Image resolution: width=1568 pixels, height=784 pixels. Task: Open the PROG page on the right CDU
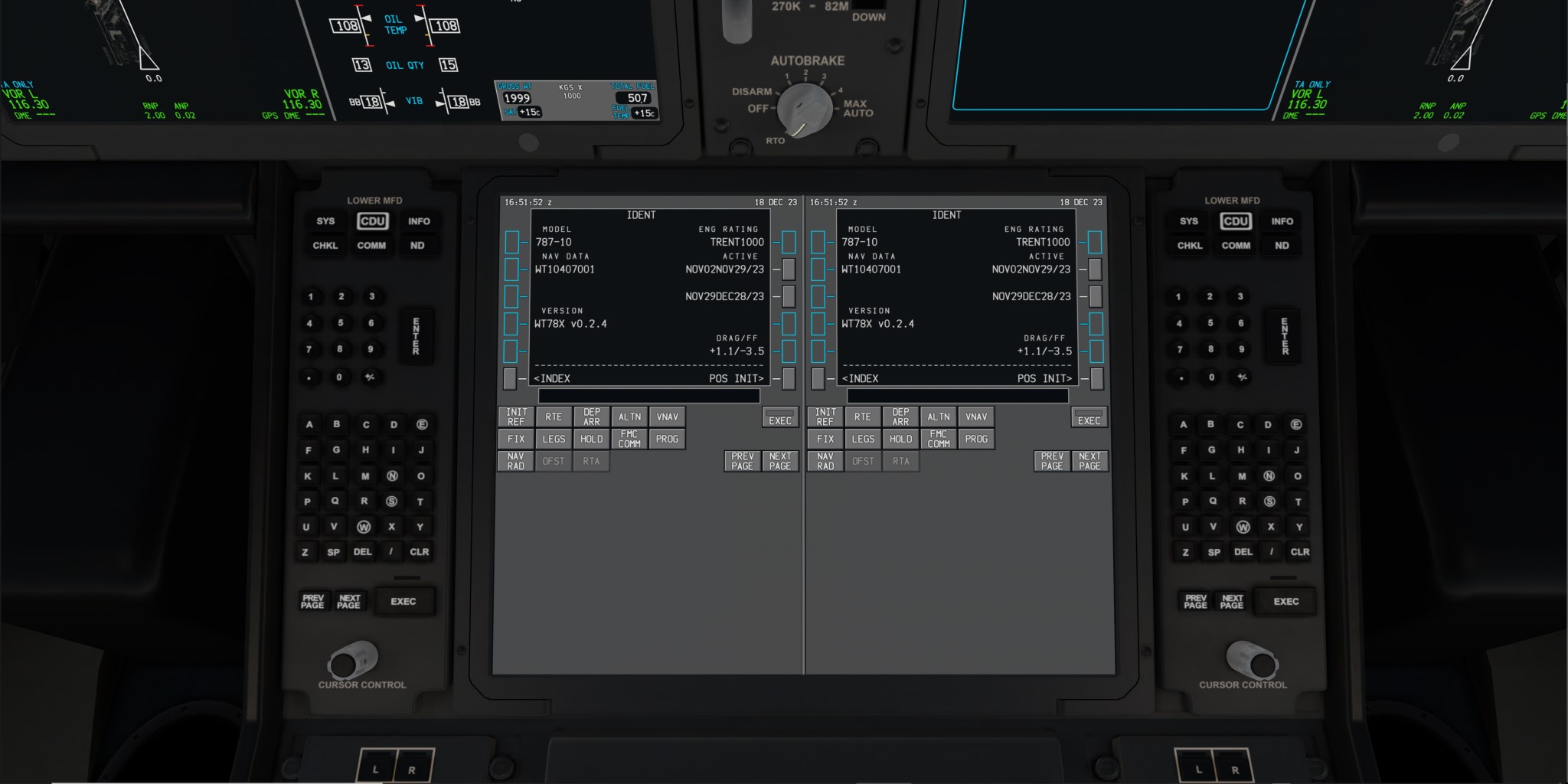(976, 439)
